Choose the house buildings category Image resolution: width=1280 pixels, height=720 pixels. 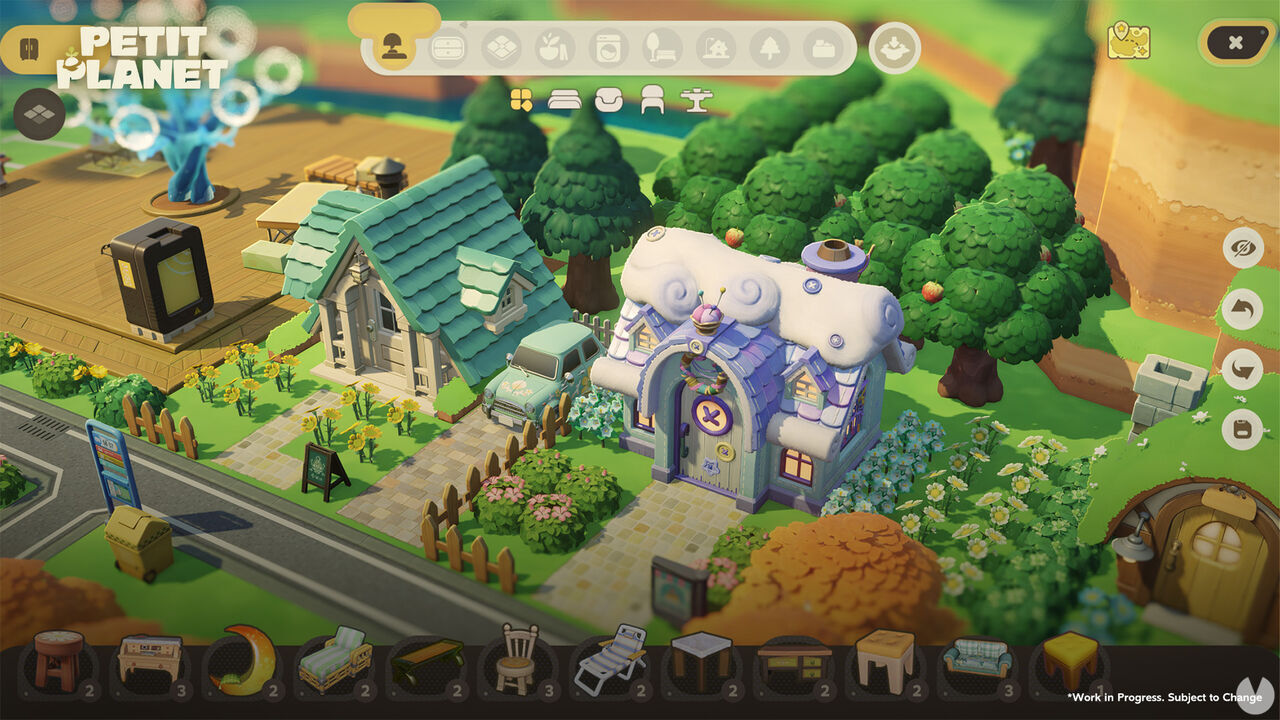tap(715, 47)
